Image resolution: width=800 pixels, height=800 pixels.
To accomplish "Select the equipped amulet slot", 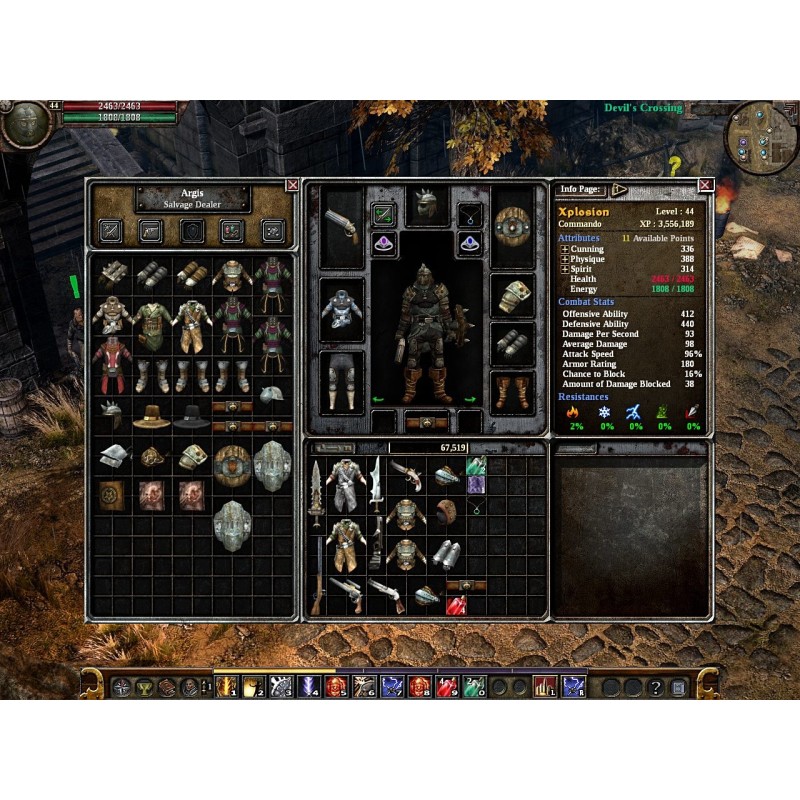I will [x=470, y=213].
